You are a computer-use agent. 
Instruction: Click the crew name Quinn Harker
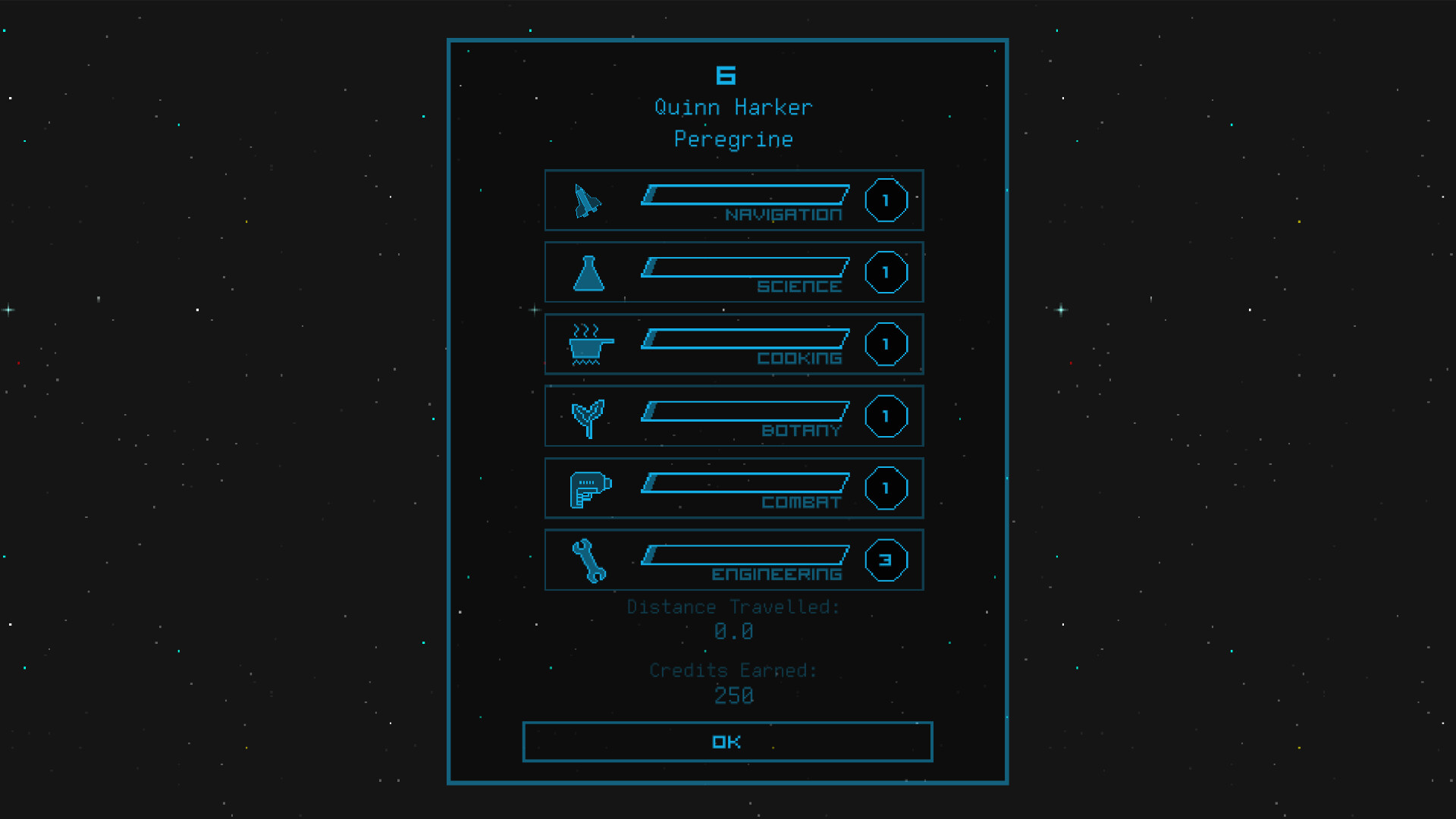[733, 107]
